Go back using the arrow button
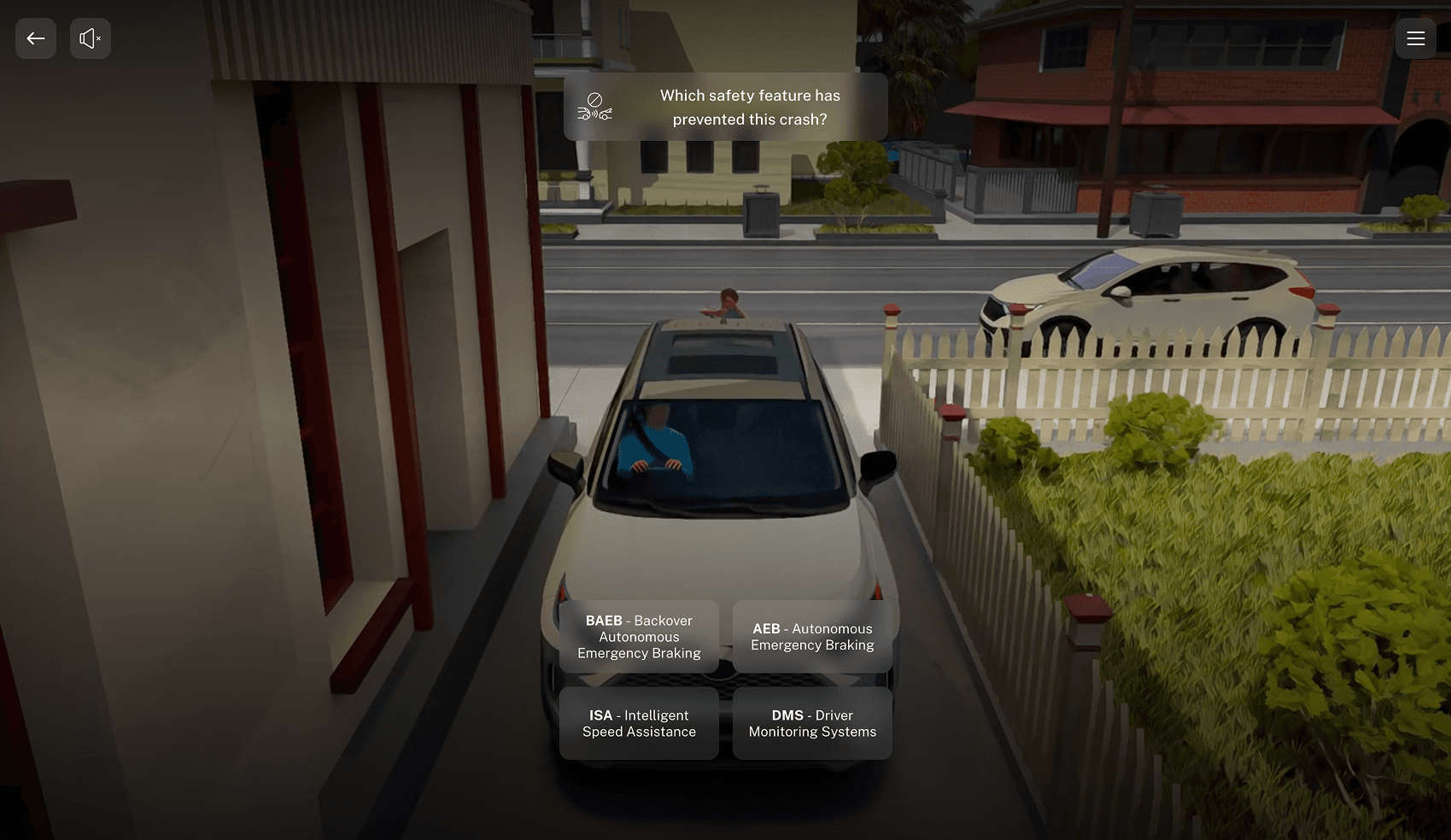Screen dimensions: 1451x840 click(x=36, y=38)
